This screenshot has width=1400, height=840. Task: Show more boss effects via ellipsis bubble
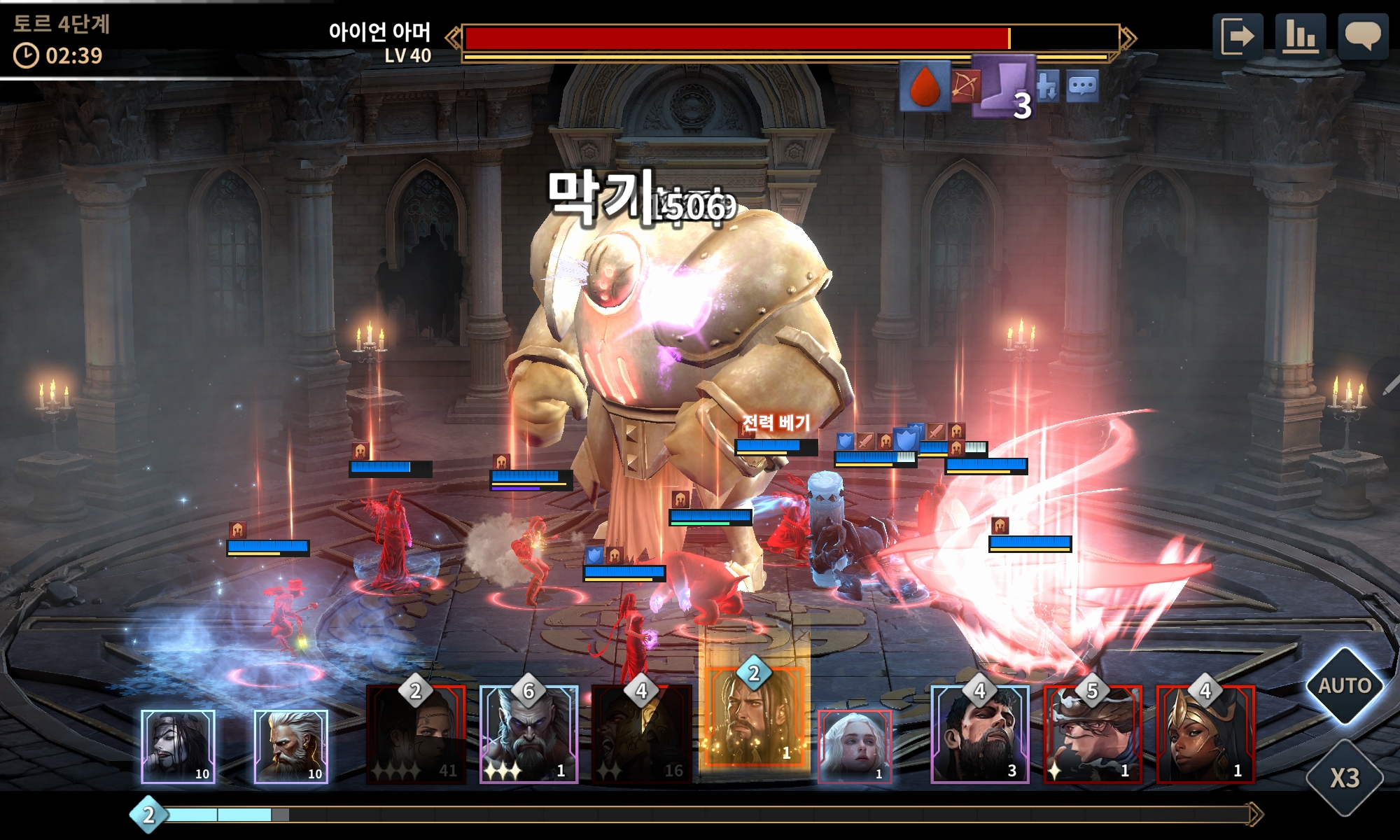1082,87
